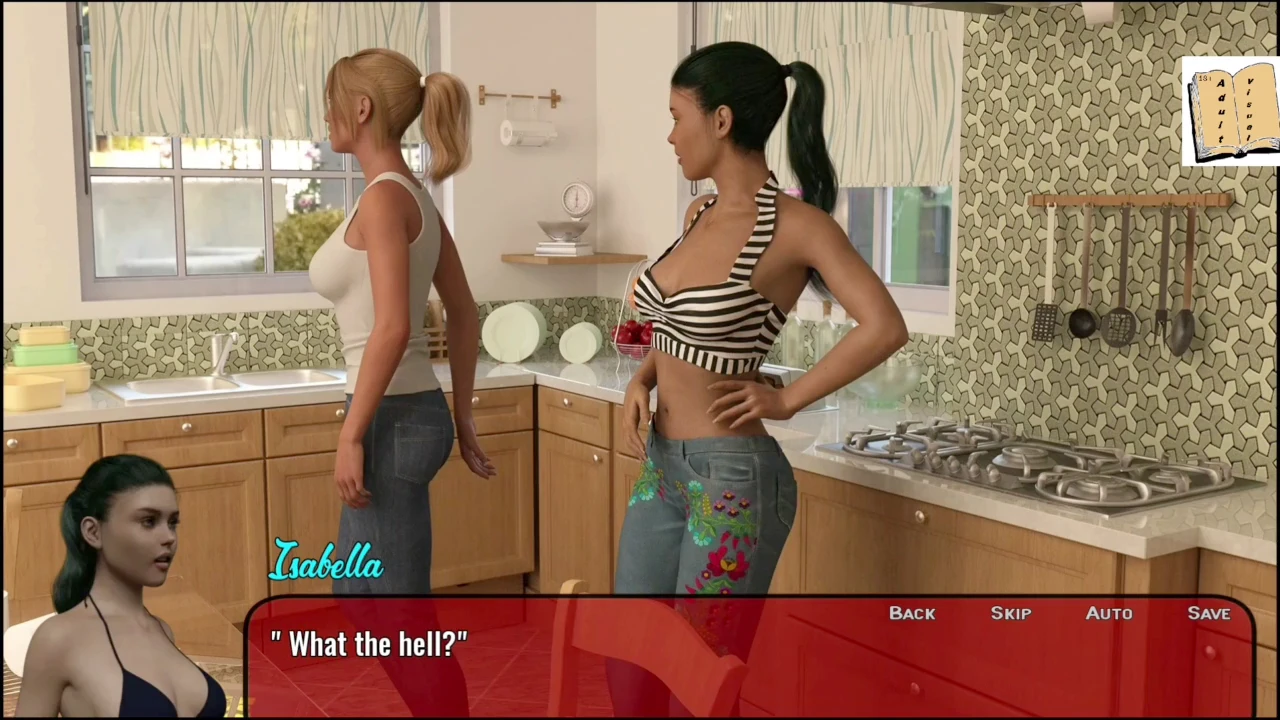Activate the Skip button

(1010, 613)
